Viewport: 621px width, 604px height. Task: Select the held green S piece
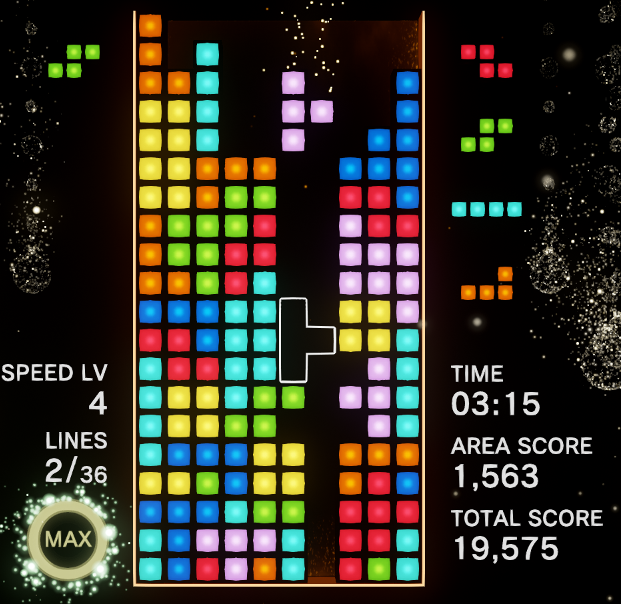coord(74,61)
